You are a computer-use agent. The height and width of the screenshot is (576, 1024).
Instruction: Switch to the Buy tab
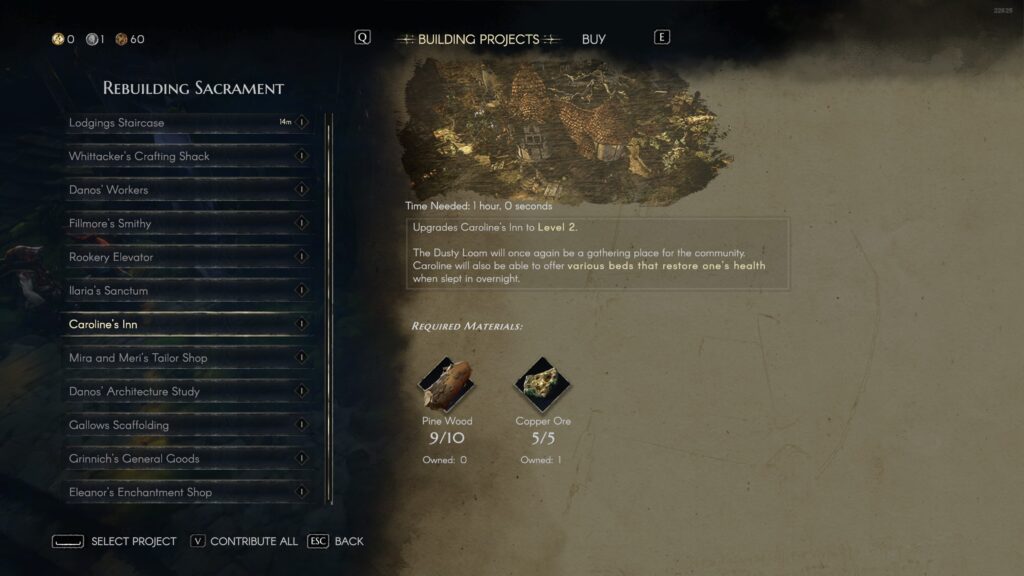click(593, 40)
